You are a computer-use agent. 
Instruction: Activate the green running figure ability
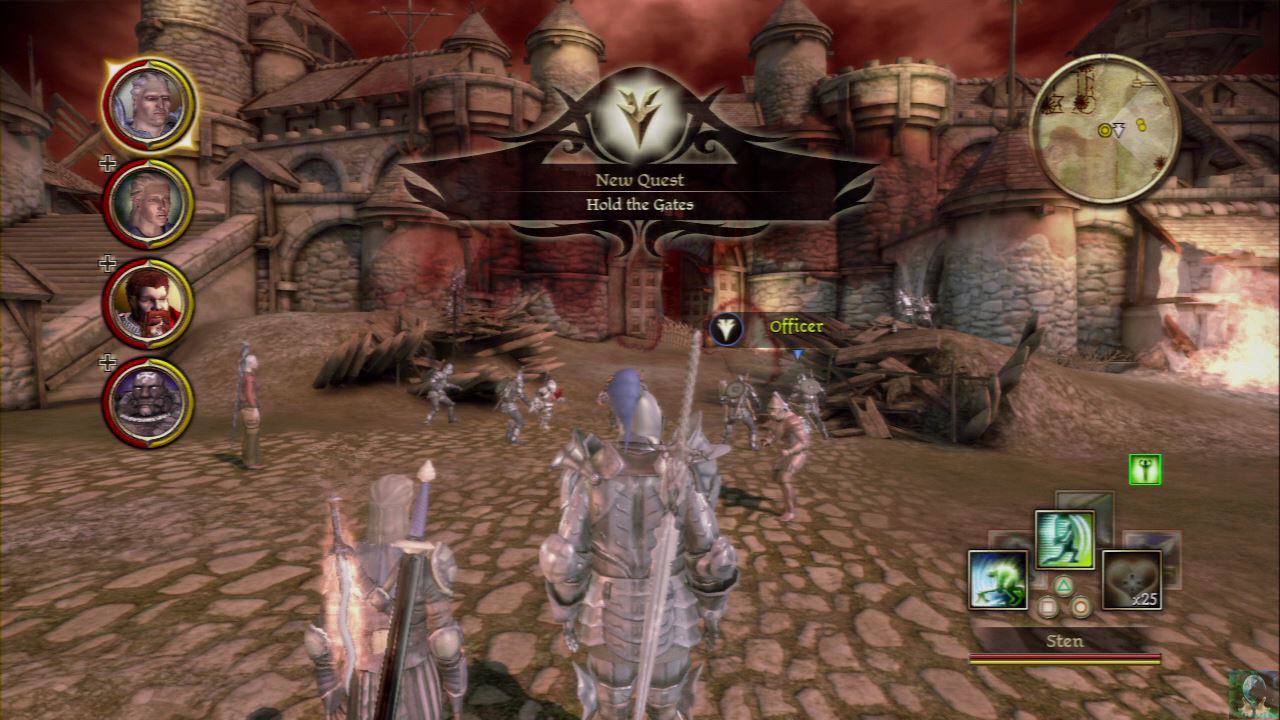coord(1064,539)
